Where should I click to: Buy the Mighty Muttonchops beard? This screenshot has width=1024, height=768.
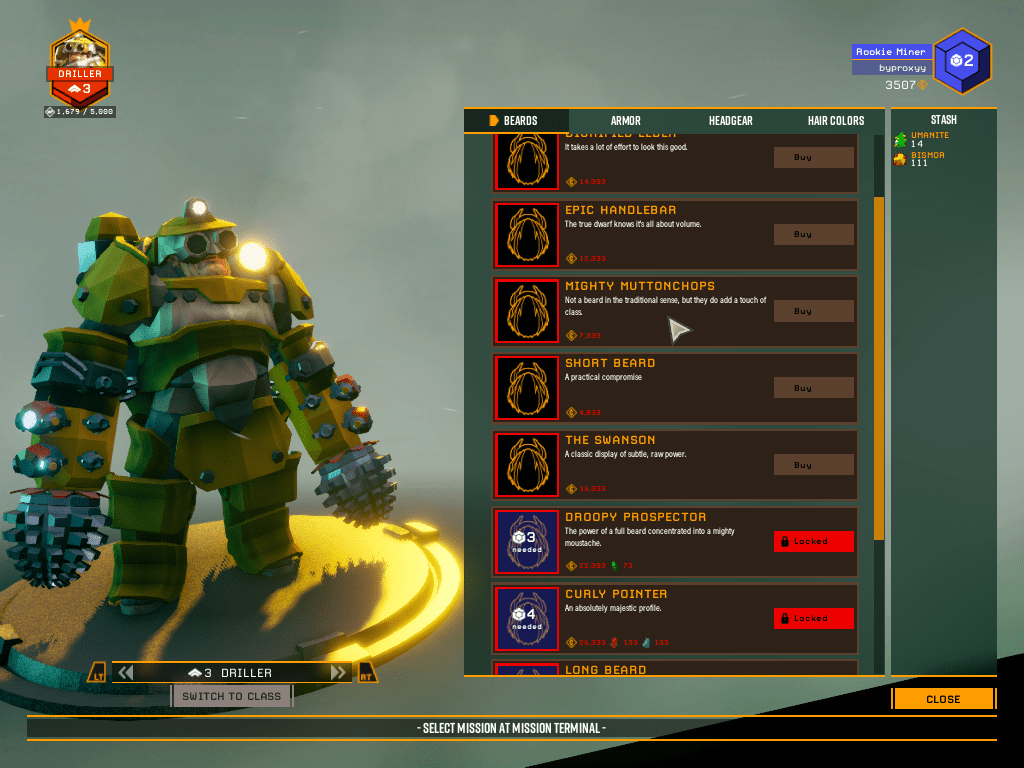pyautogui.click(x=813, y=311)
